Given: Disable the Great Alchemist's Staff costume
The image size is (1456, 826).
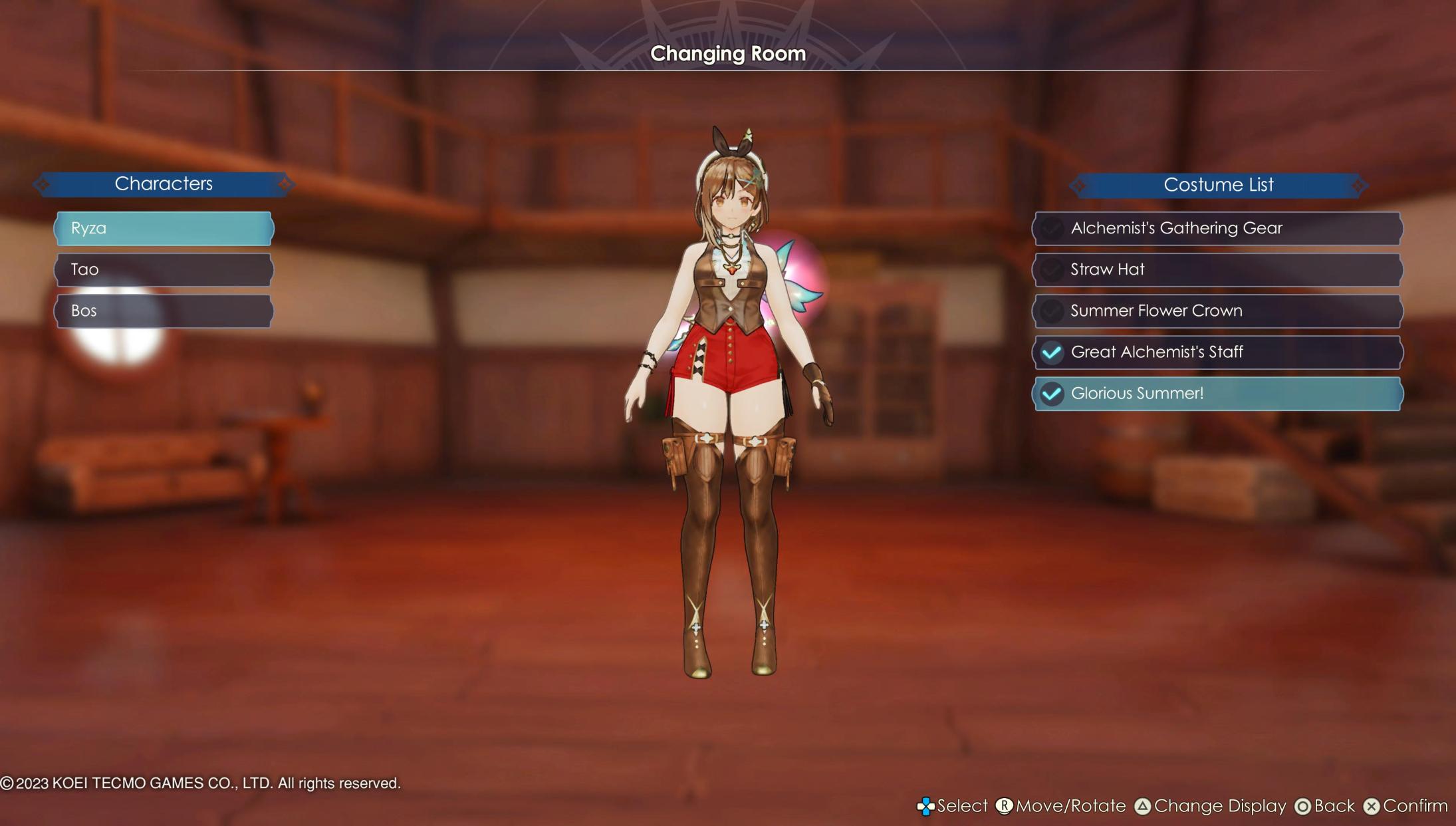Looking at the screenshot, I should point(1217,352).
